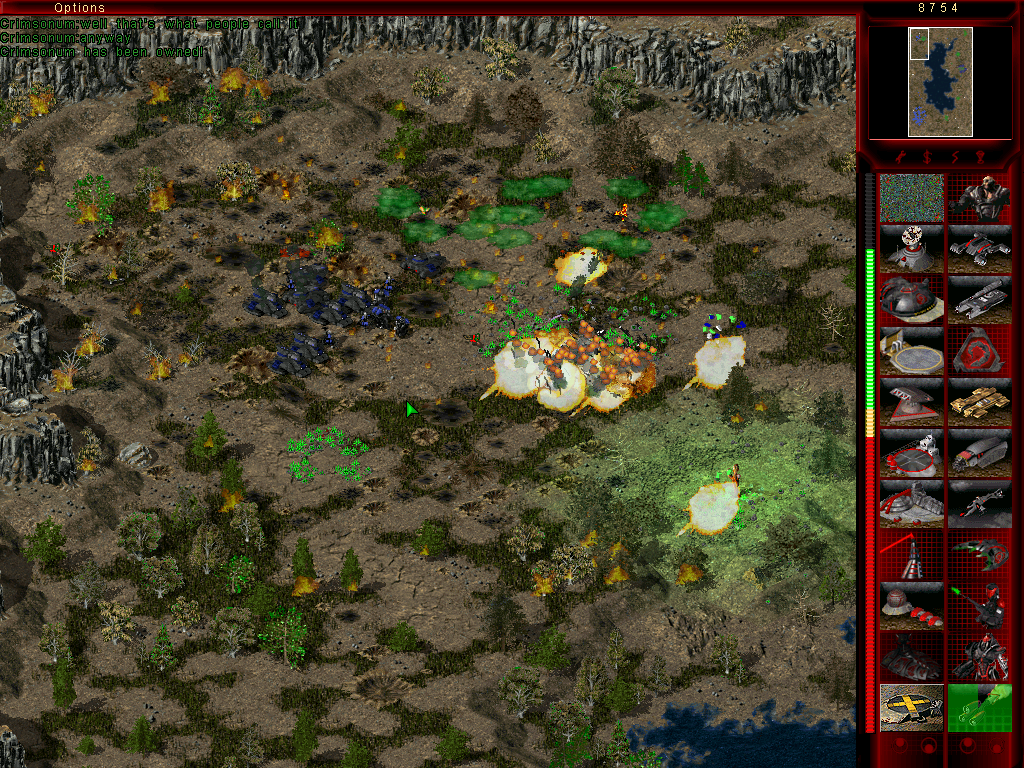Screen dimensions: 1024x768
Task: Train the soldier firing green laser
Action: click(x=980, y=605)
